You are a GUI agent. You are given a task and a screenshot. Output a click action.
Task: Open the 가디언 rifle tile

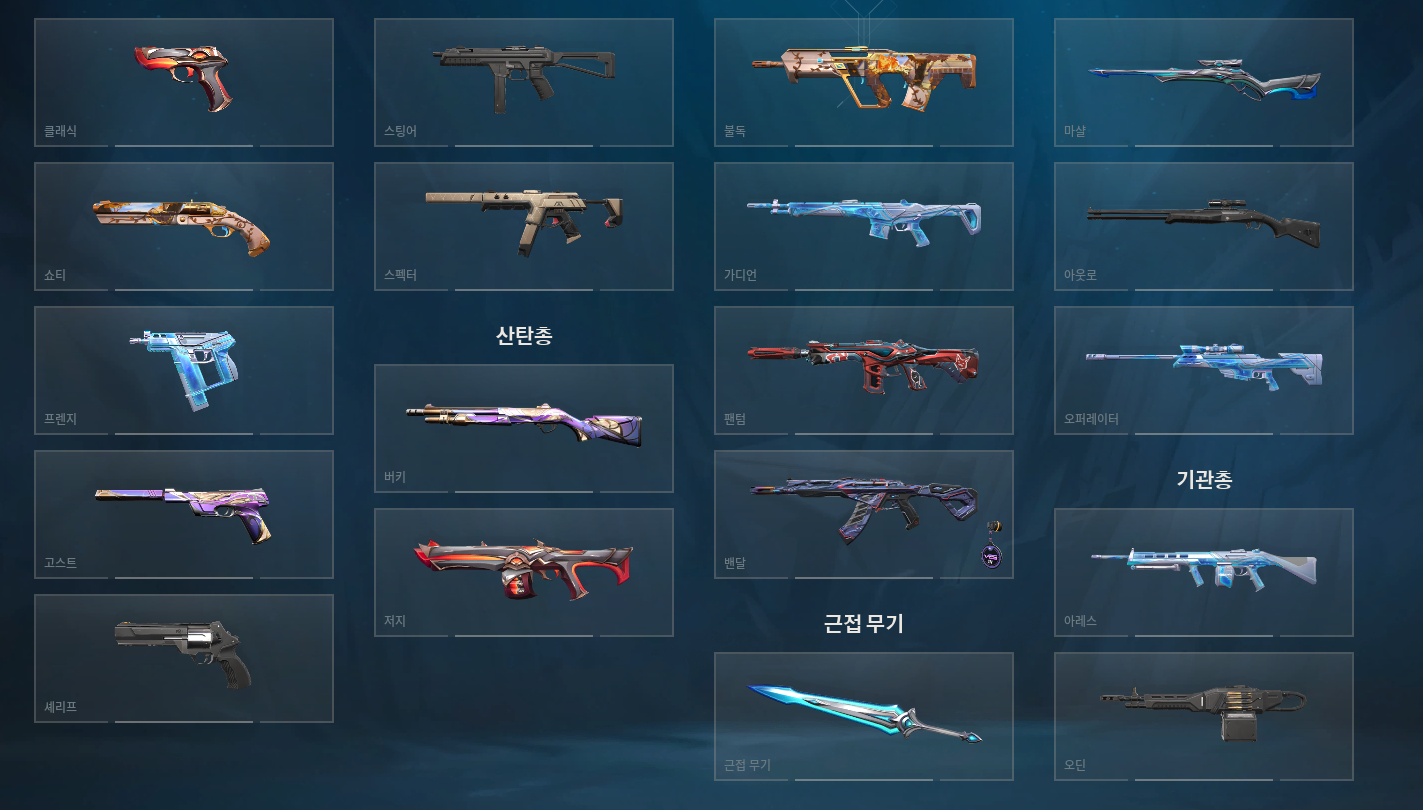click(864, 226)
